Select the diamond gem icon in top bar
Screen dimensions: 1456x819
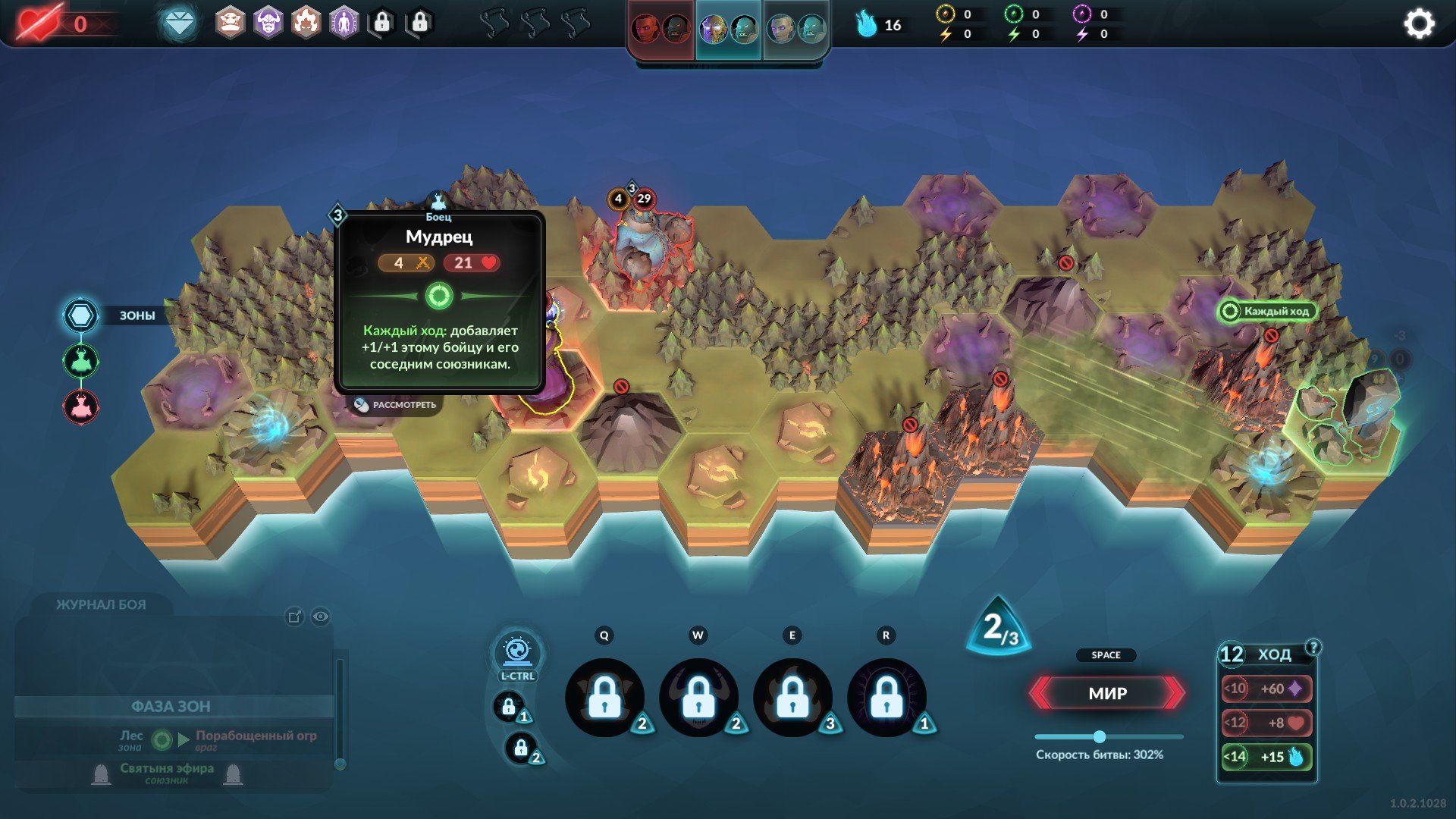coord(180,24)
